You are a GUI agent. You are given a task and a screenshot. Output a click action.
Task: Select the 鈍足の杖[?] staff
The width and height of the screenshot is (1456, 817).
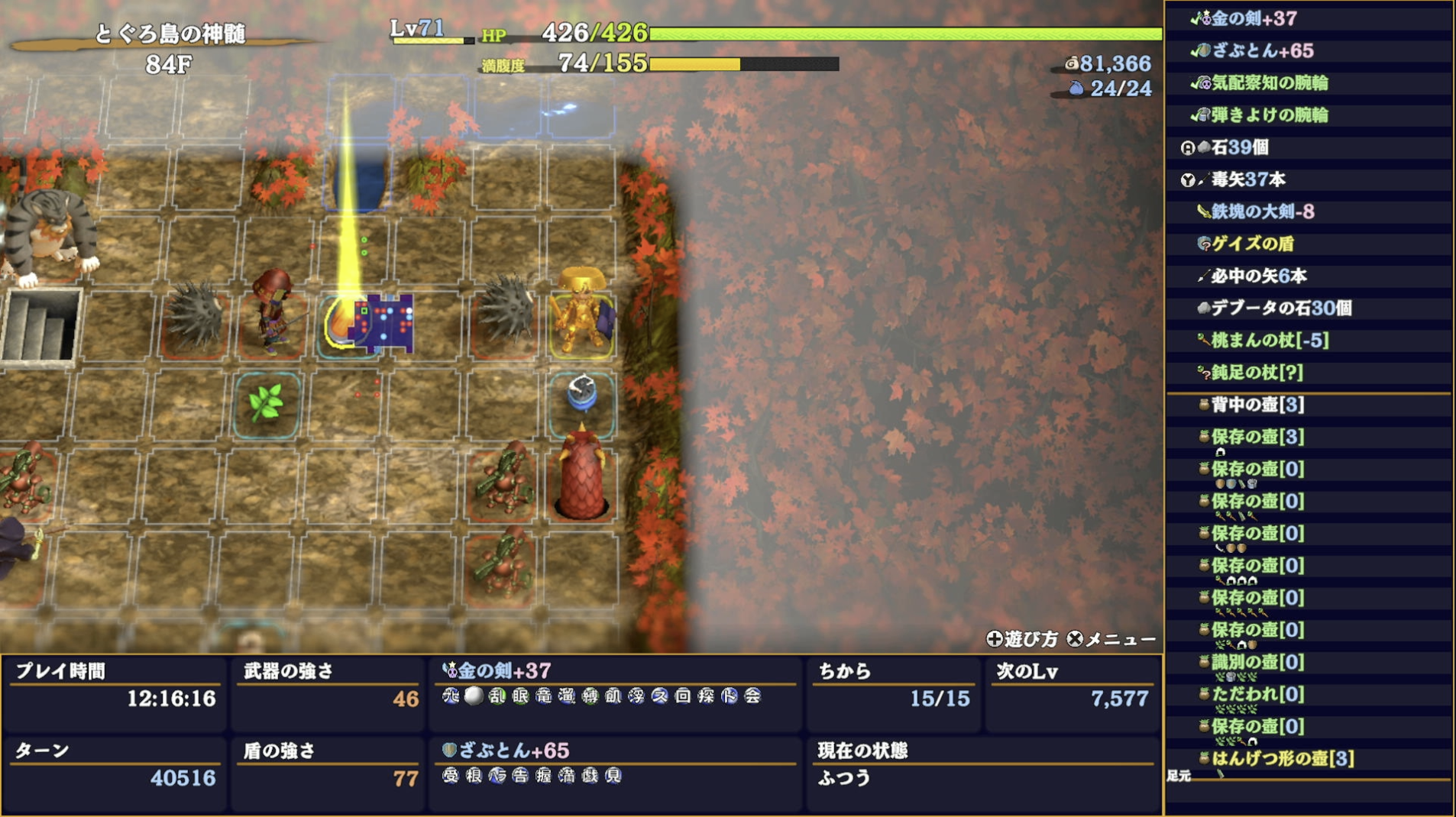point(1257,372)
